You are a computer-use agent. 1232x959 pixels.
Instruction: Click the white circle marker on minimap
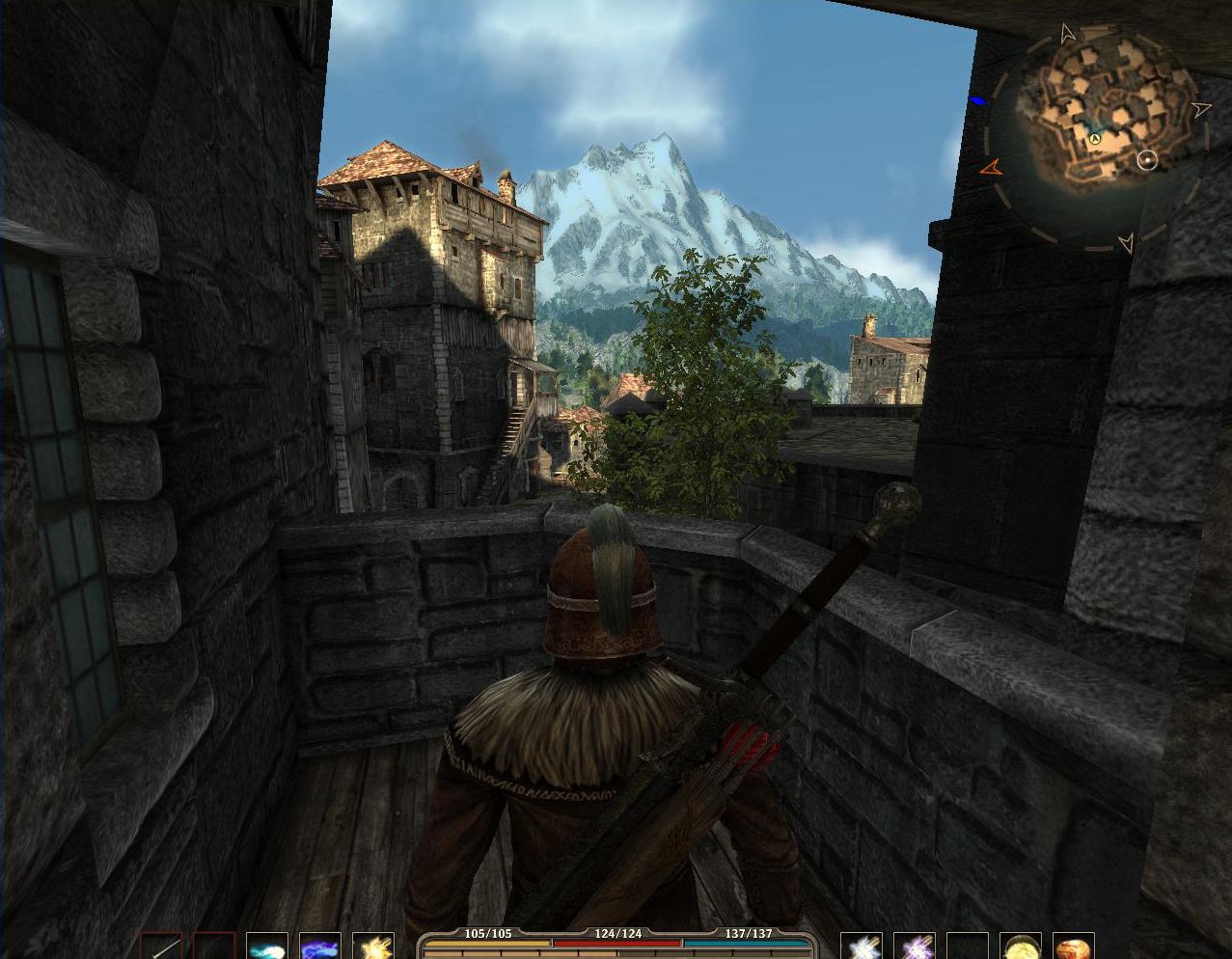(x=1147, y=160)
